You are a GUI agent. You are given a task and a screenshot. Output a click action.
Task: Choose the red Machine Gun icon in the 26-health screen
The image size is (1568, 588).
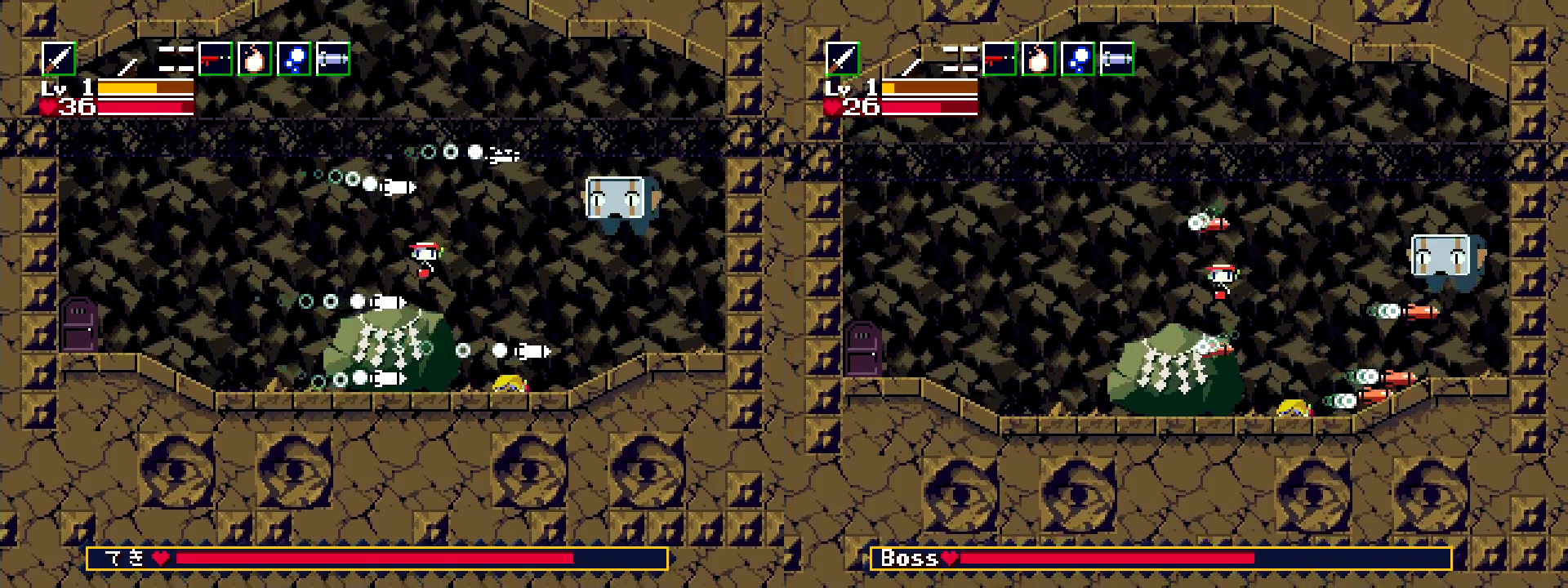(x=1000, y=59)
